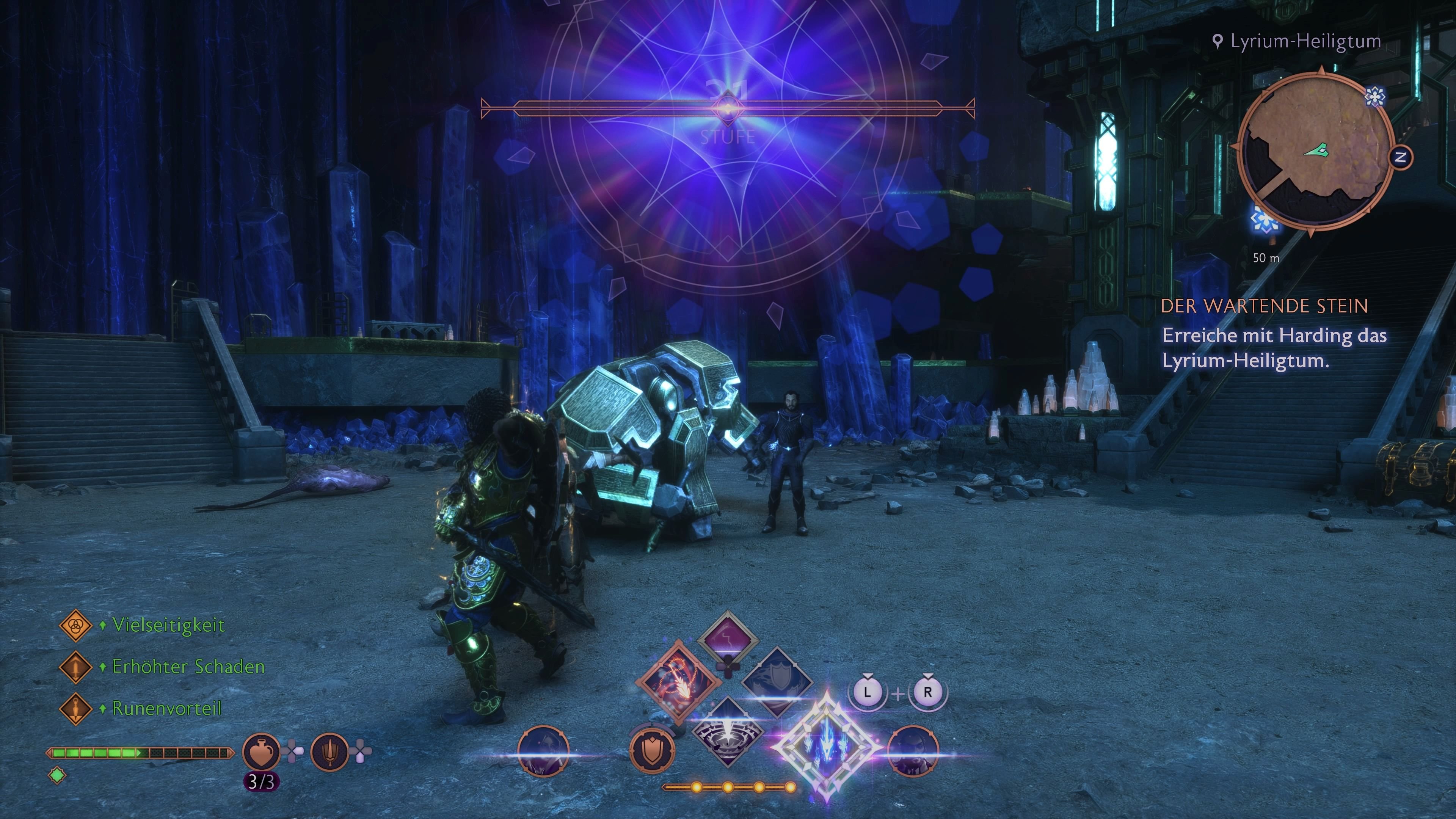Inspect the Erhöhter Schaden buff icon
The width and height of the screenshot is (1456, 819).
pyautogui.click(x=75, y=667)
